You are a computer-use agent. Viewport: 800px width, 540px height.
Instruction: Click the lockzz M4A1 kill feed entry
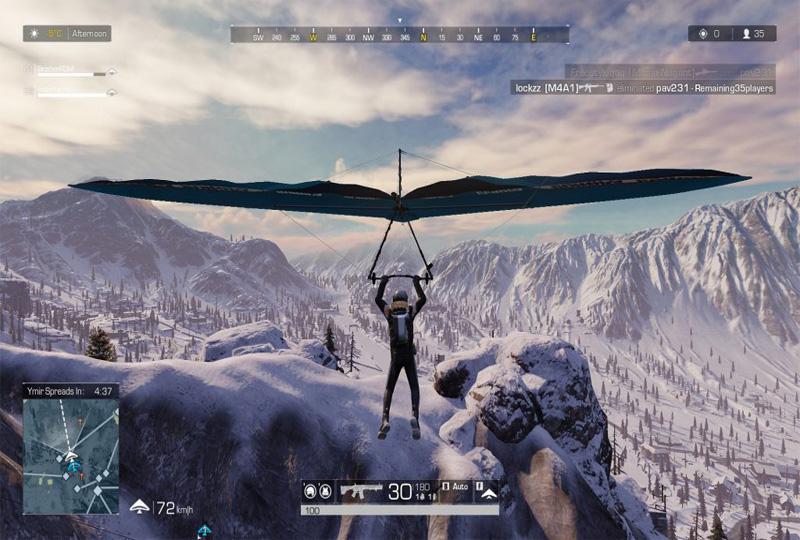click(641, 88)
